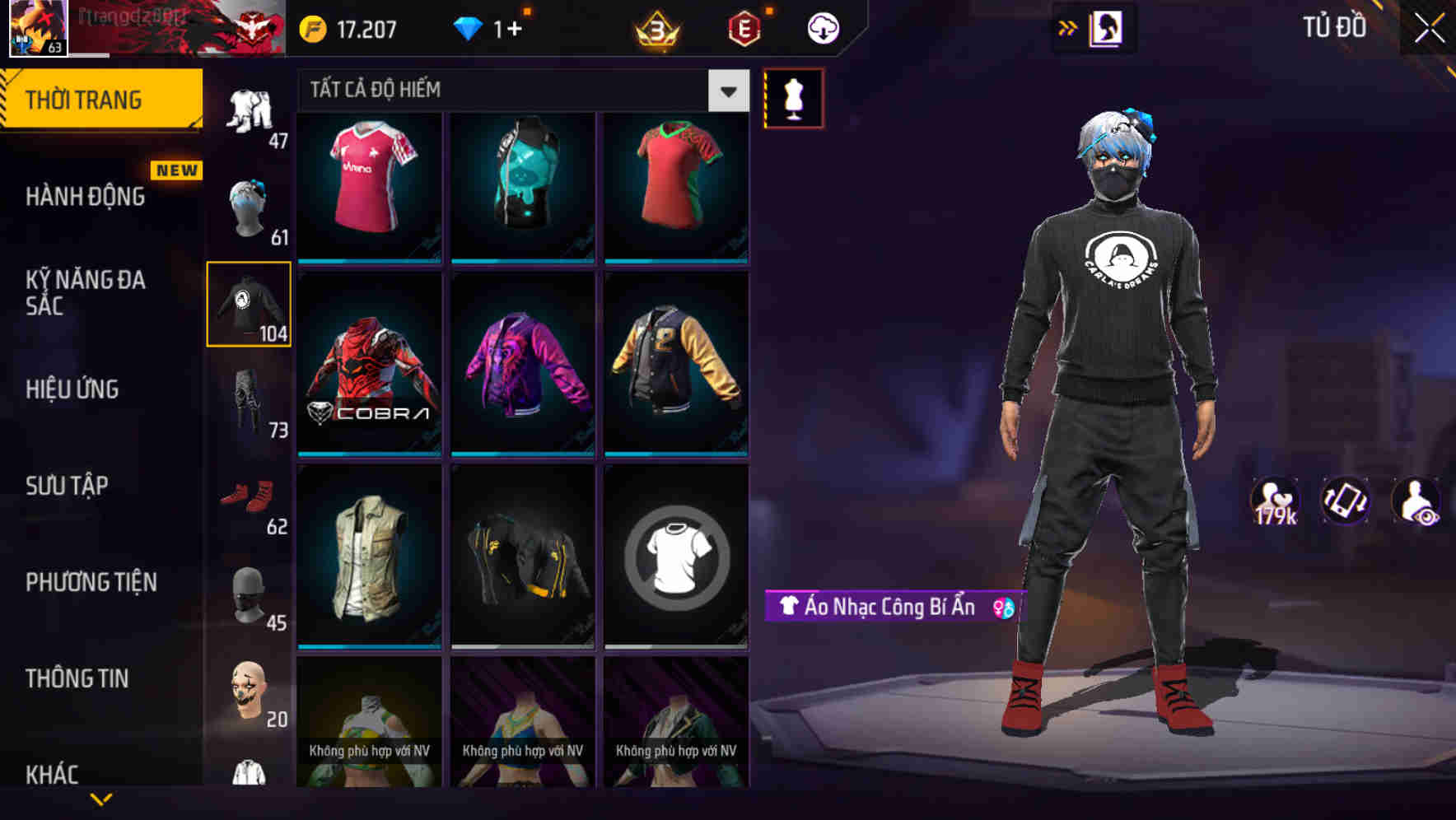Click the double chevron next to profile card icon

pos(1065,27)
